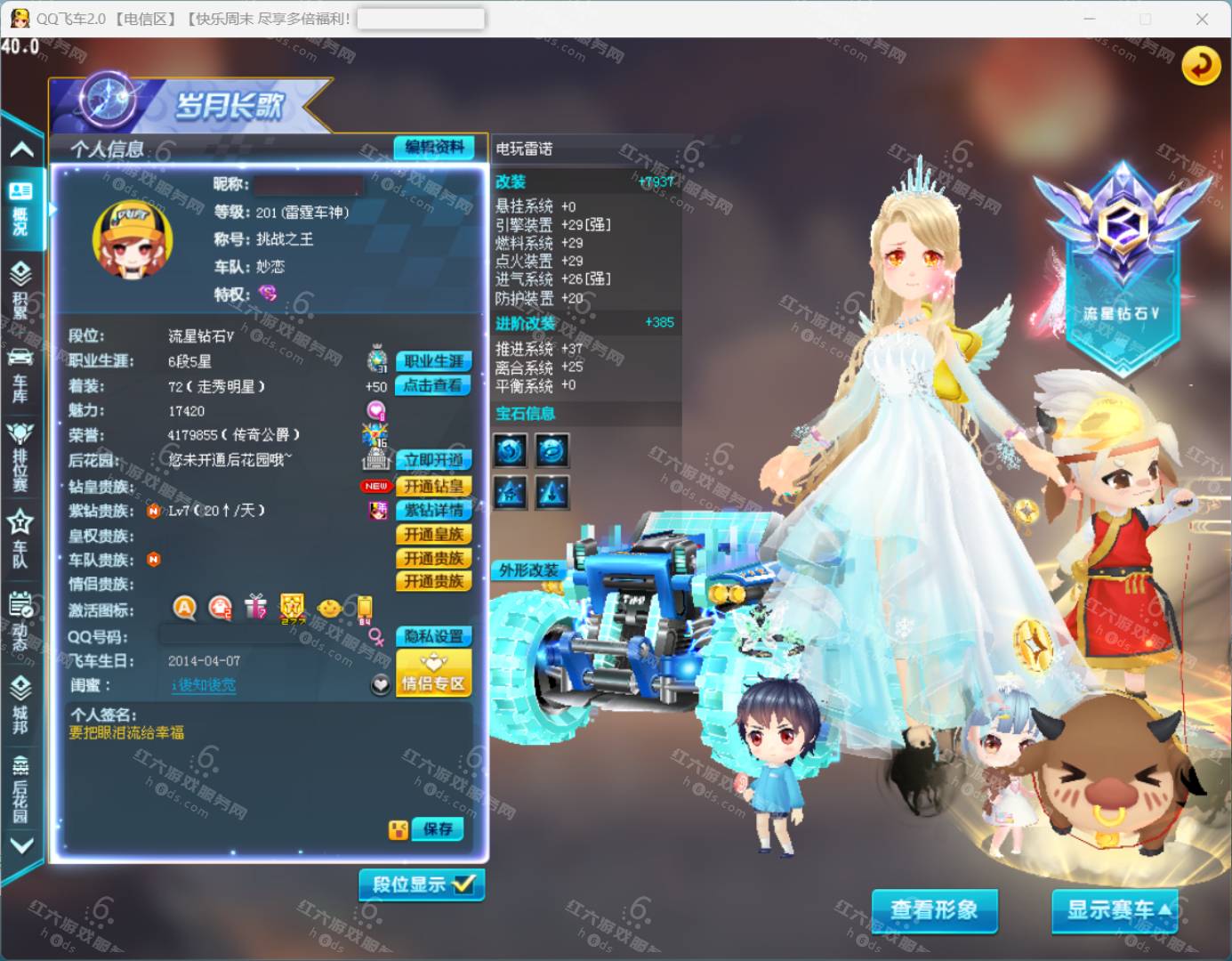Open the 职业生涯 career button
This screenshot has height=961, width=1232.
(x=433, y=361)
